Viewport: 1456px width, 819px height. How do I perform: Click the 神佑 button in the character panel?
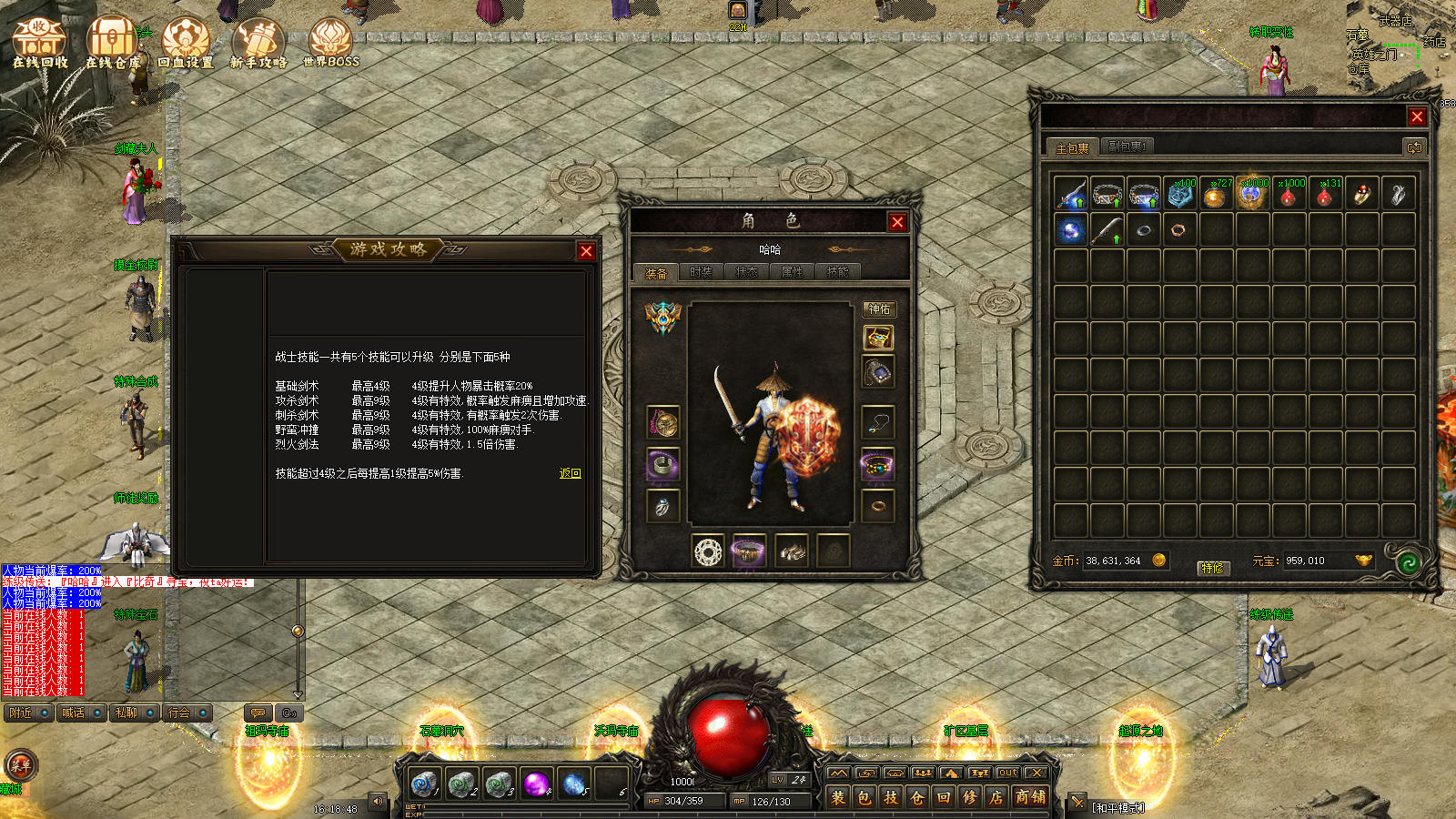pos(879,309)
